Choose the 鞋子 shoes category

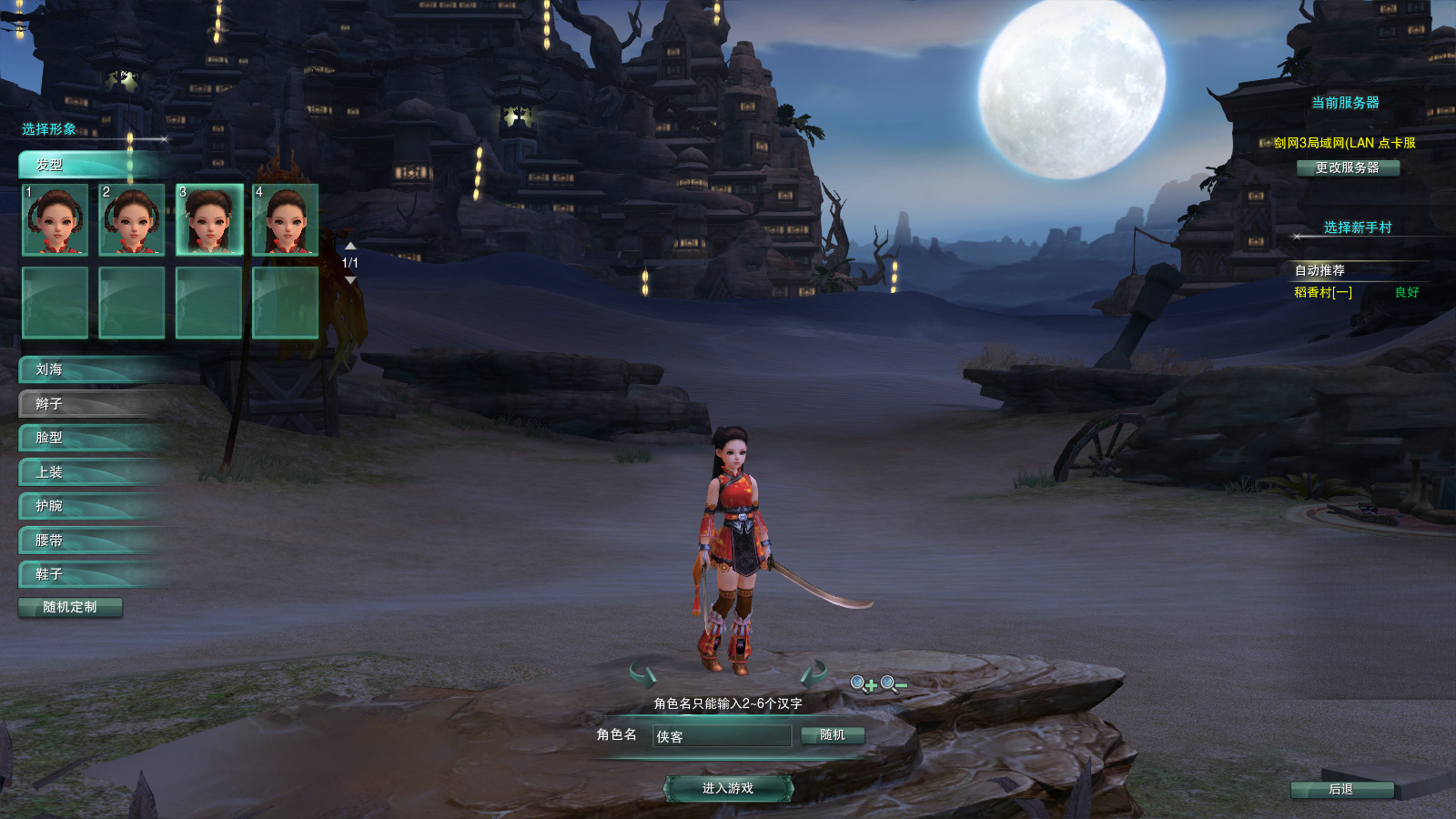coord(91,574)
